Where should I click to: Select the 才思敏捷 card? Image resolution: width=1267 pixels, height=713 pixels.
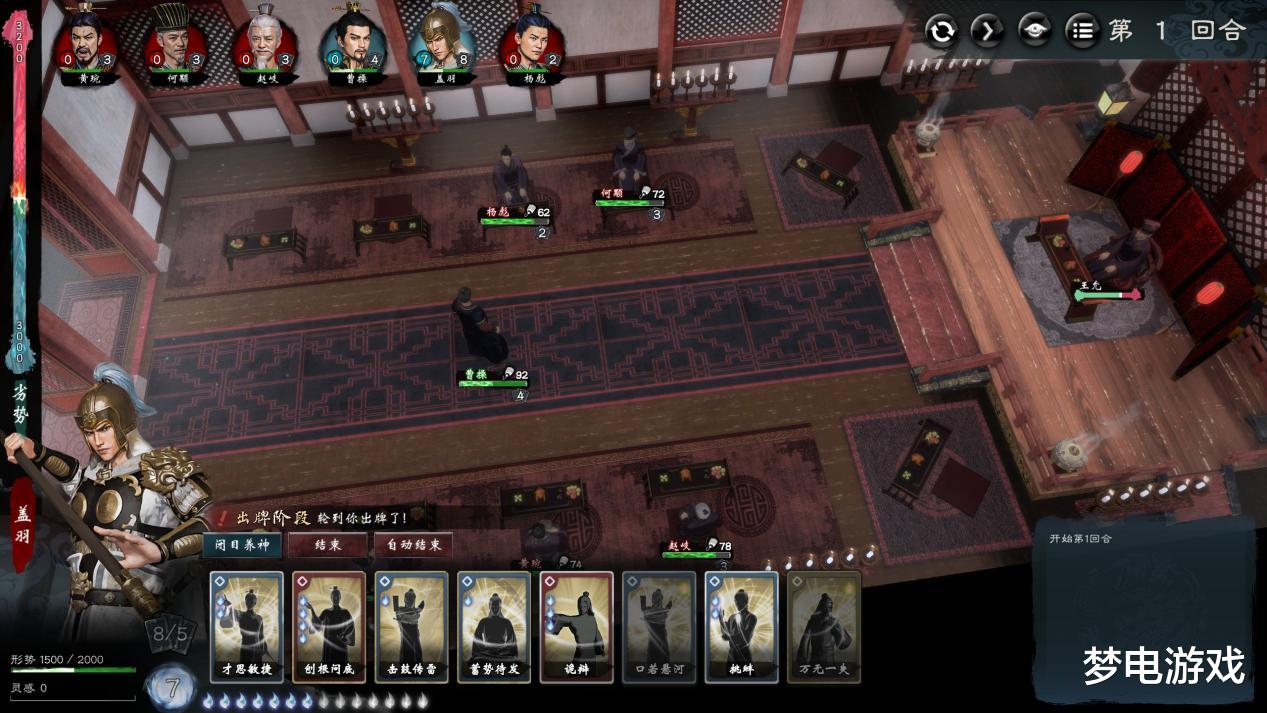pos(247,627)
